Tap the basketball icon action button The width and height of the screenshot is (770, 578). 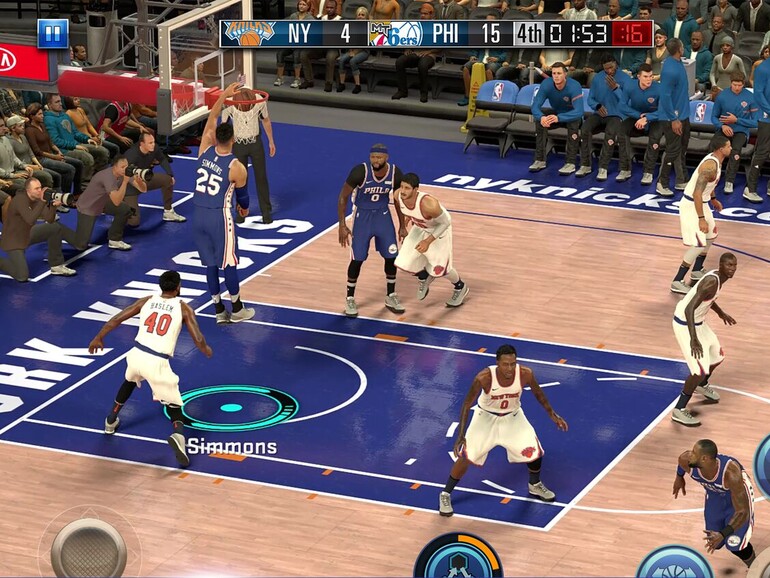[x=674, y=563]
